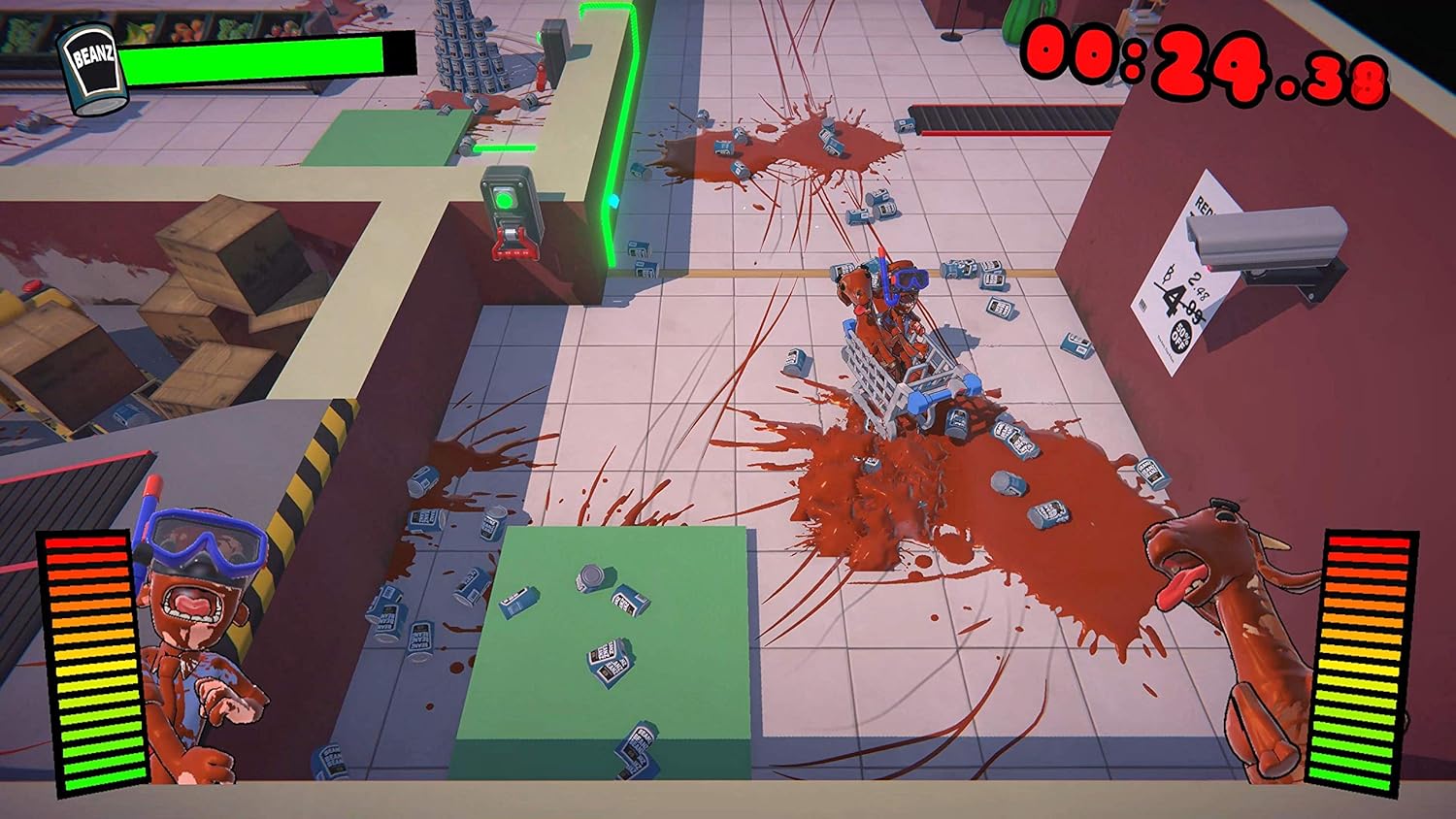1456x819 pixels.
Task: Expand the stacked crates in the stockroom
Action: pos(218,272)
